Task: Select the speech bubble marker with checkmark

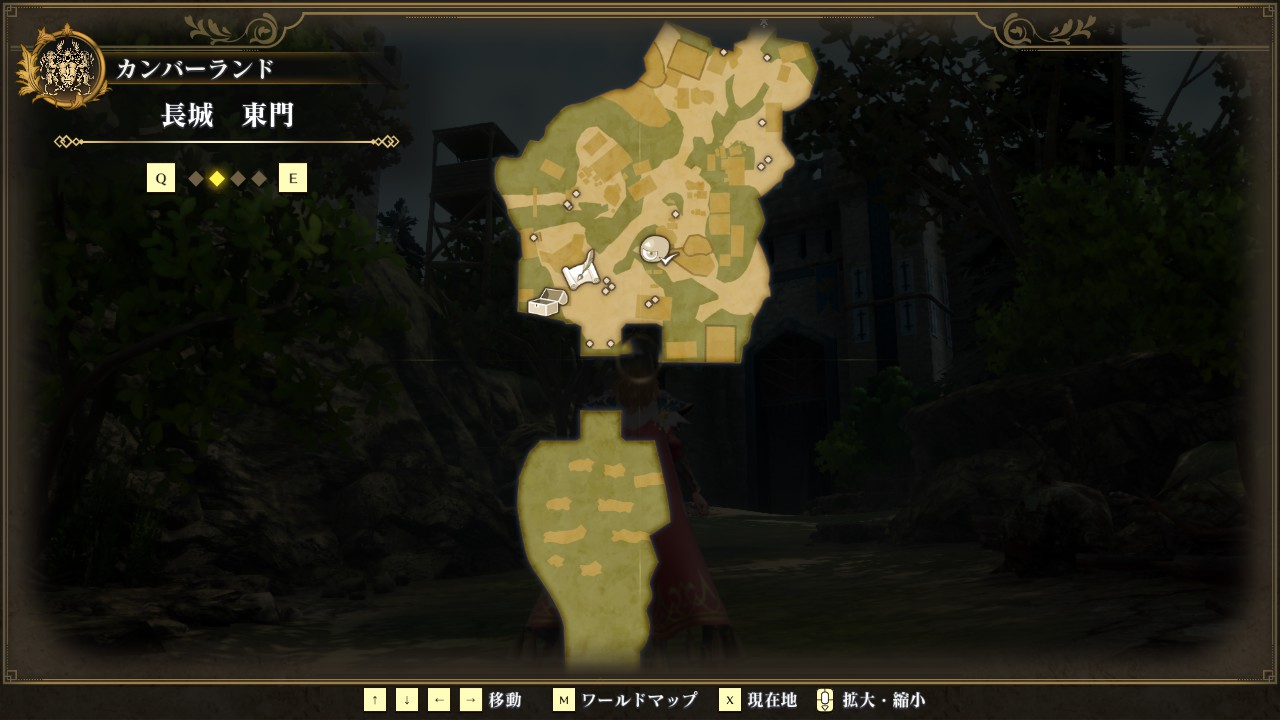Action: pos(656,249)
